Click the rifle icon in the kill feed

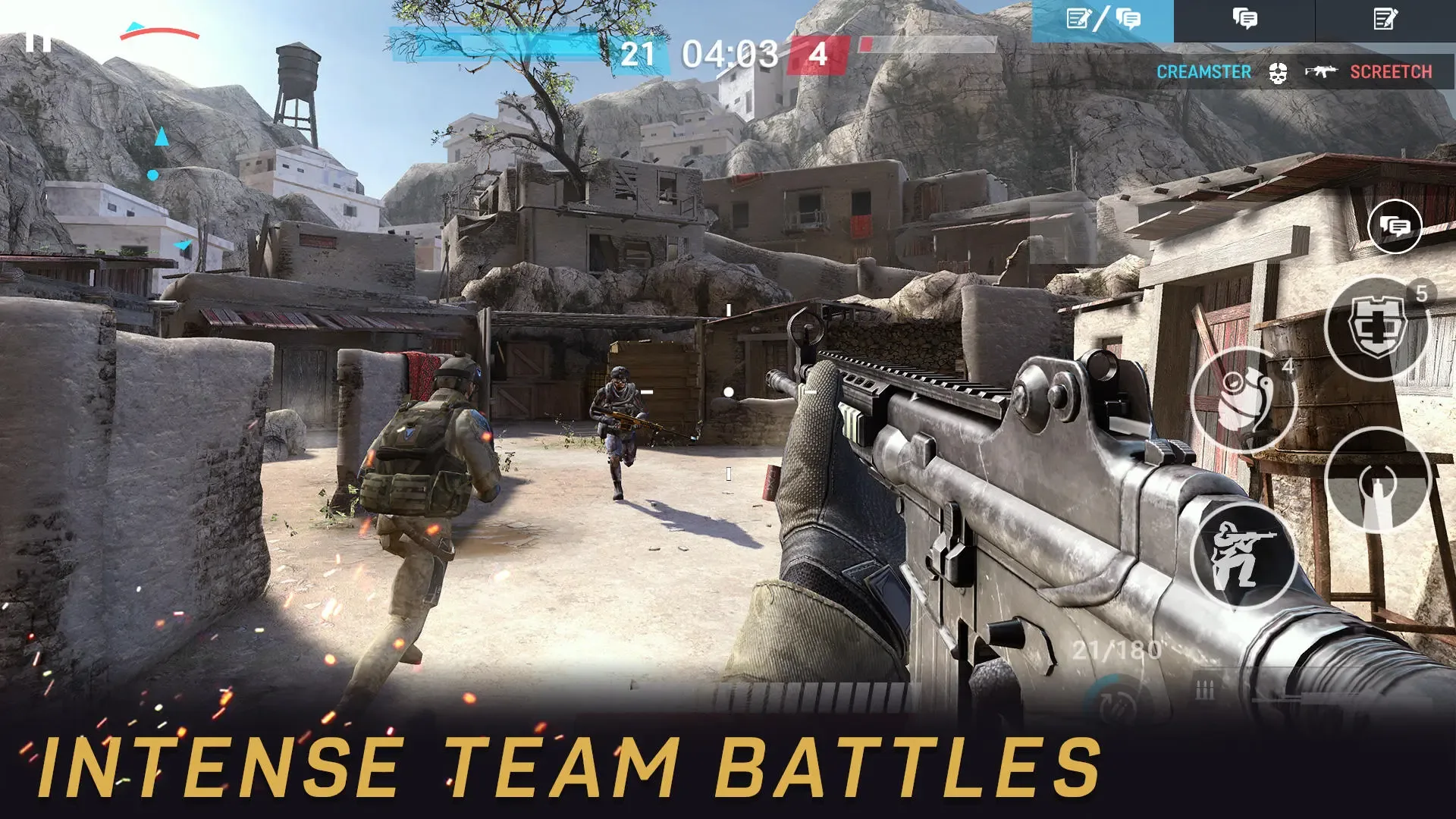(x=1319, y=71)
